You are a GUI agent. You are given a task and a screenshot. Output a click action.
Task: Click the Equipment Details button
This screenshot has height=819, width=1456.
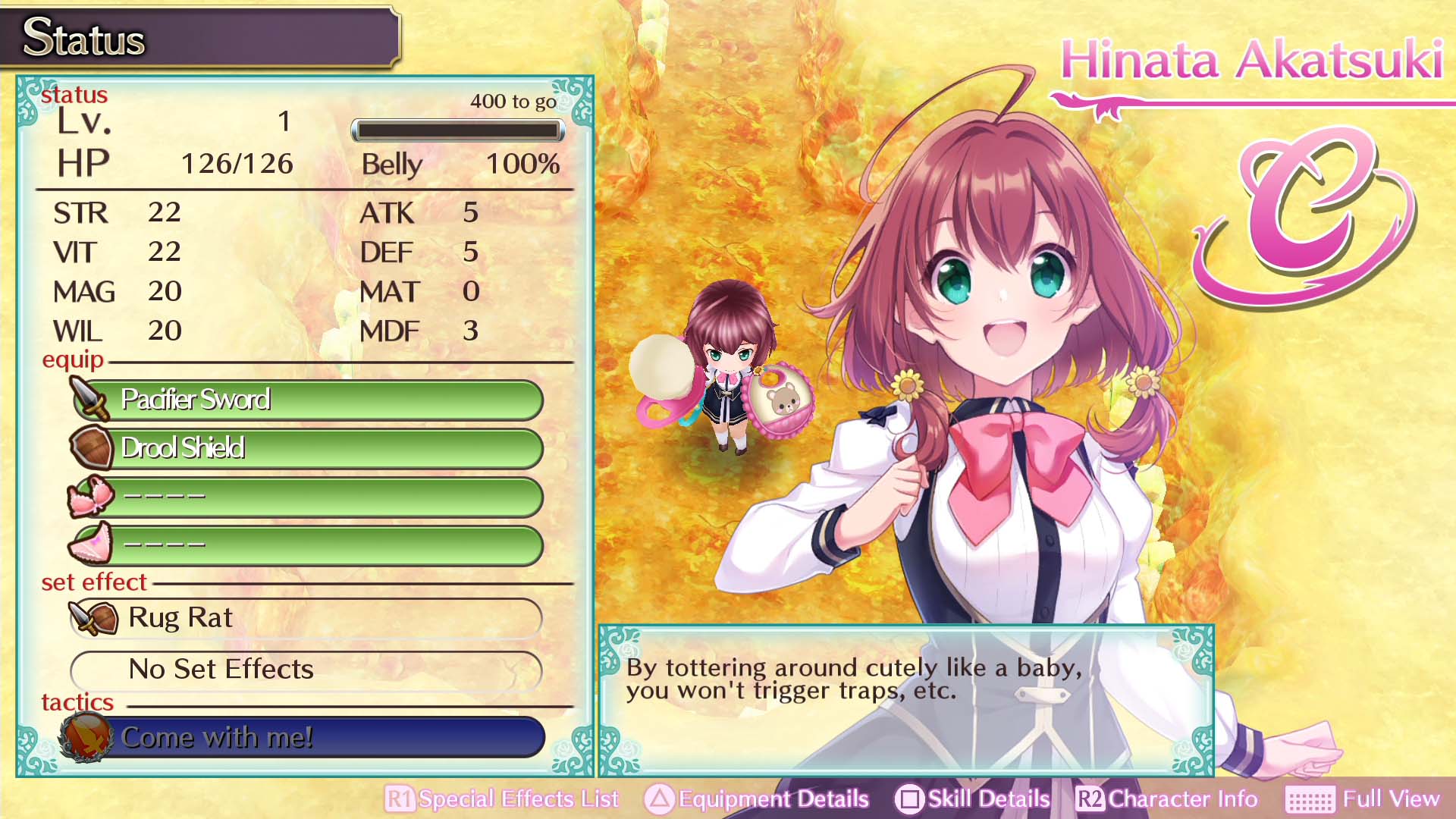[770, 799]
